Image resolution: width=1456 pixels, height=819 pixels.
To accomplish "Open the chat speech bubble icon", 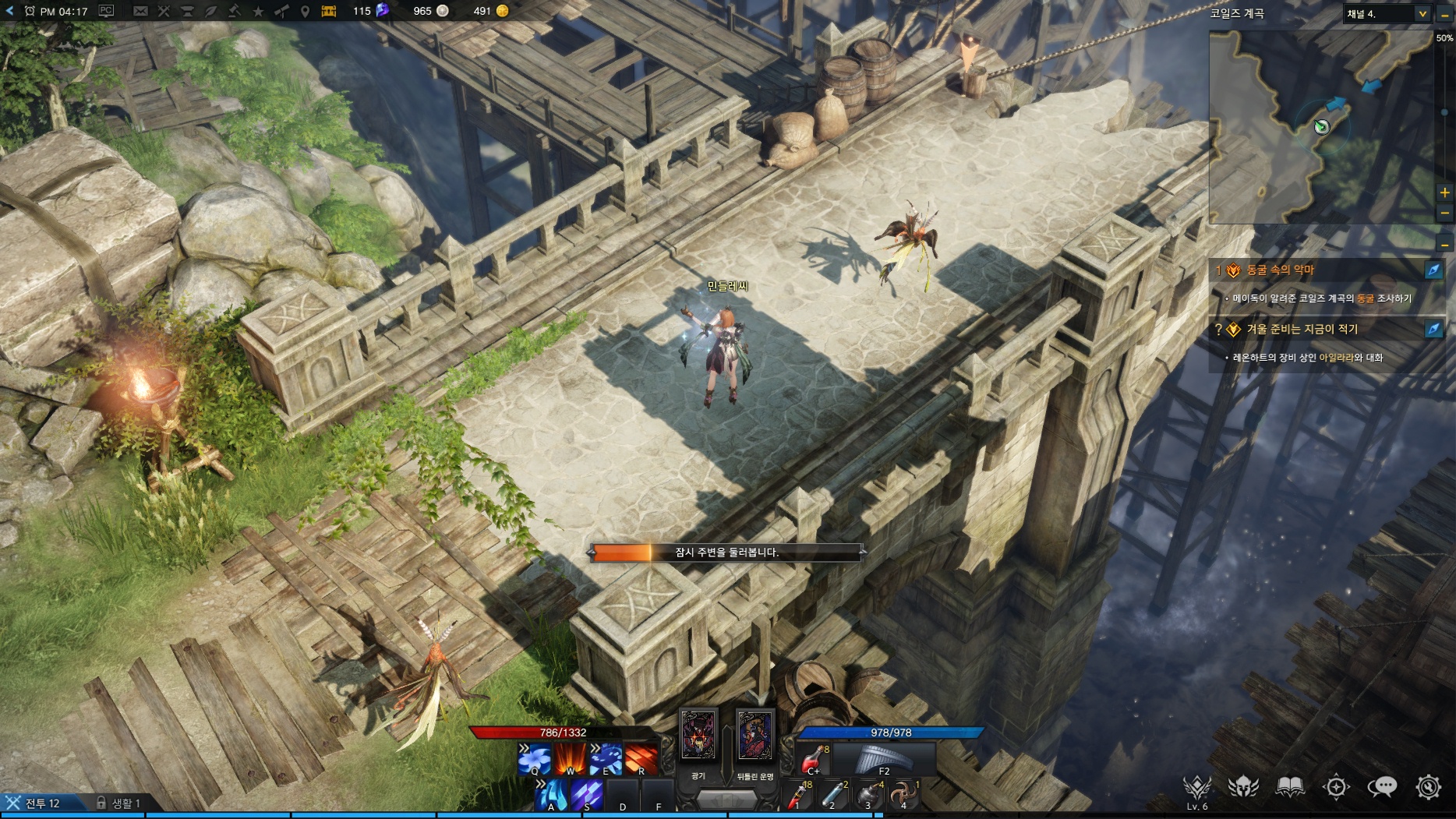I will [1382, 787].
